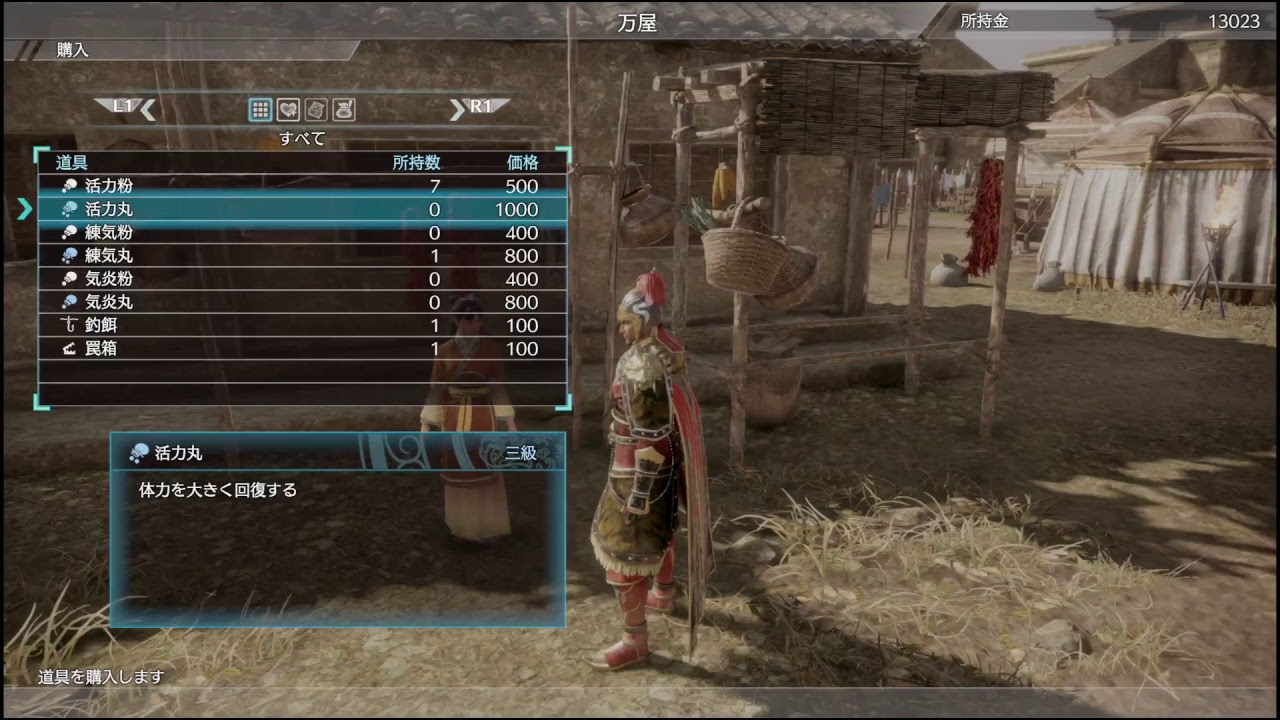Image resolution: width=1280 pixels, height=720 pixels.
Task: Pick the 練気丸 item row
Action: pos(300,255)
